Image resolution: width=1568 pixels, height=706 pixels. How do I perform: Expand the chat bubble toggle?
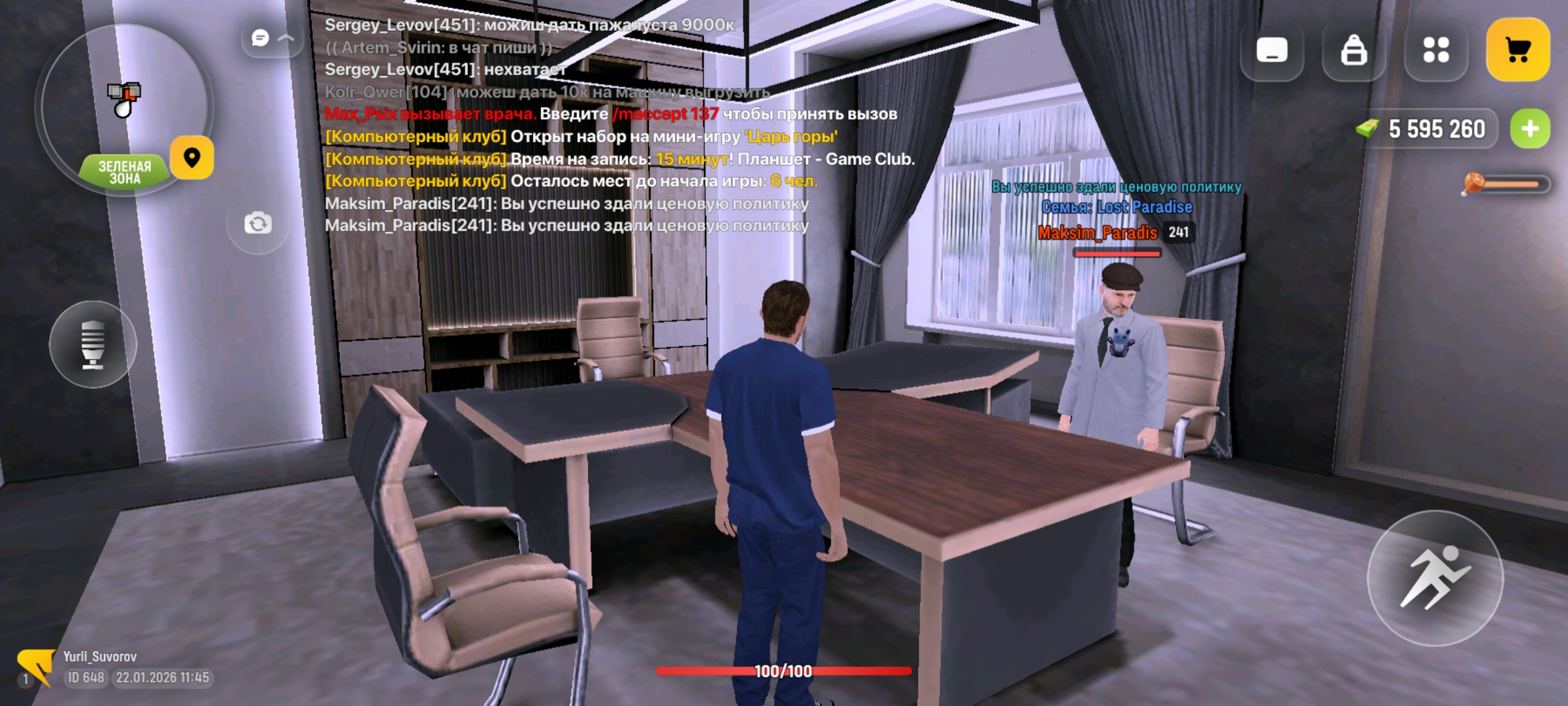(271, 39)
